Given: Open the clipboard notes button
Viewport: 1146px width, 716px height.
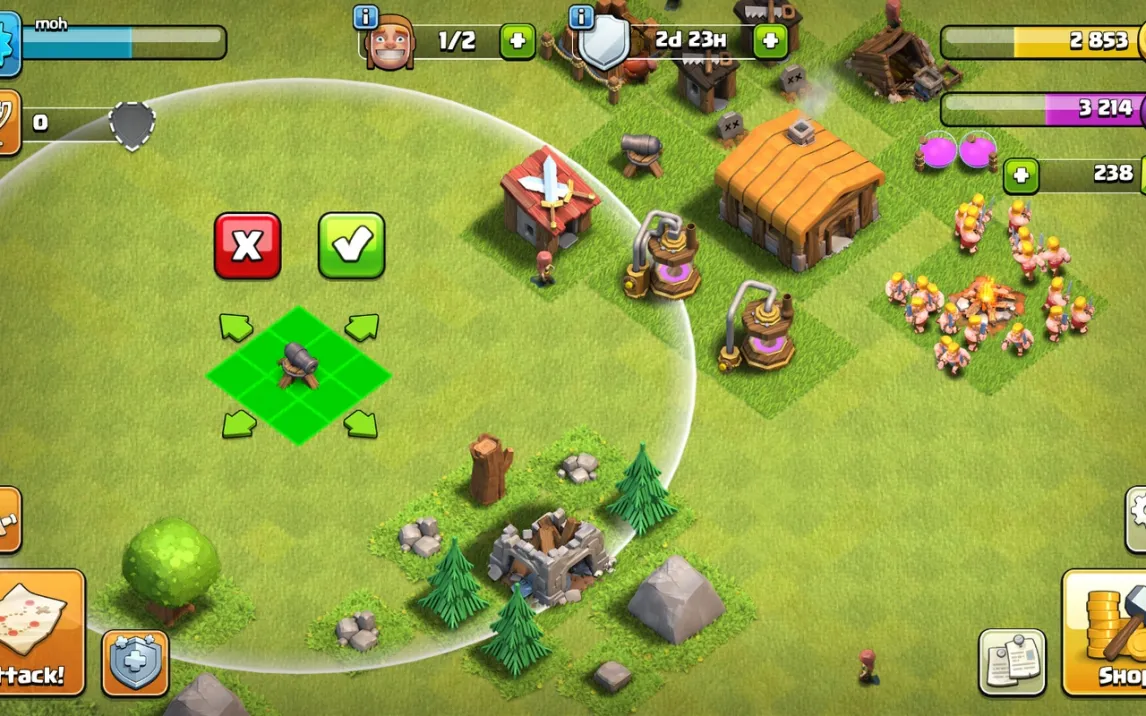Looking at the screenshot, I should pyautogui.click(x=1012, y=661).
